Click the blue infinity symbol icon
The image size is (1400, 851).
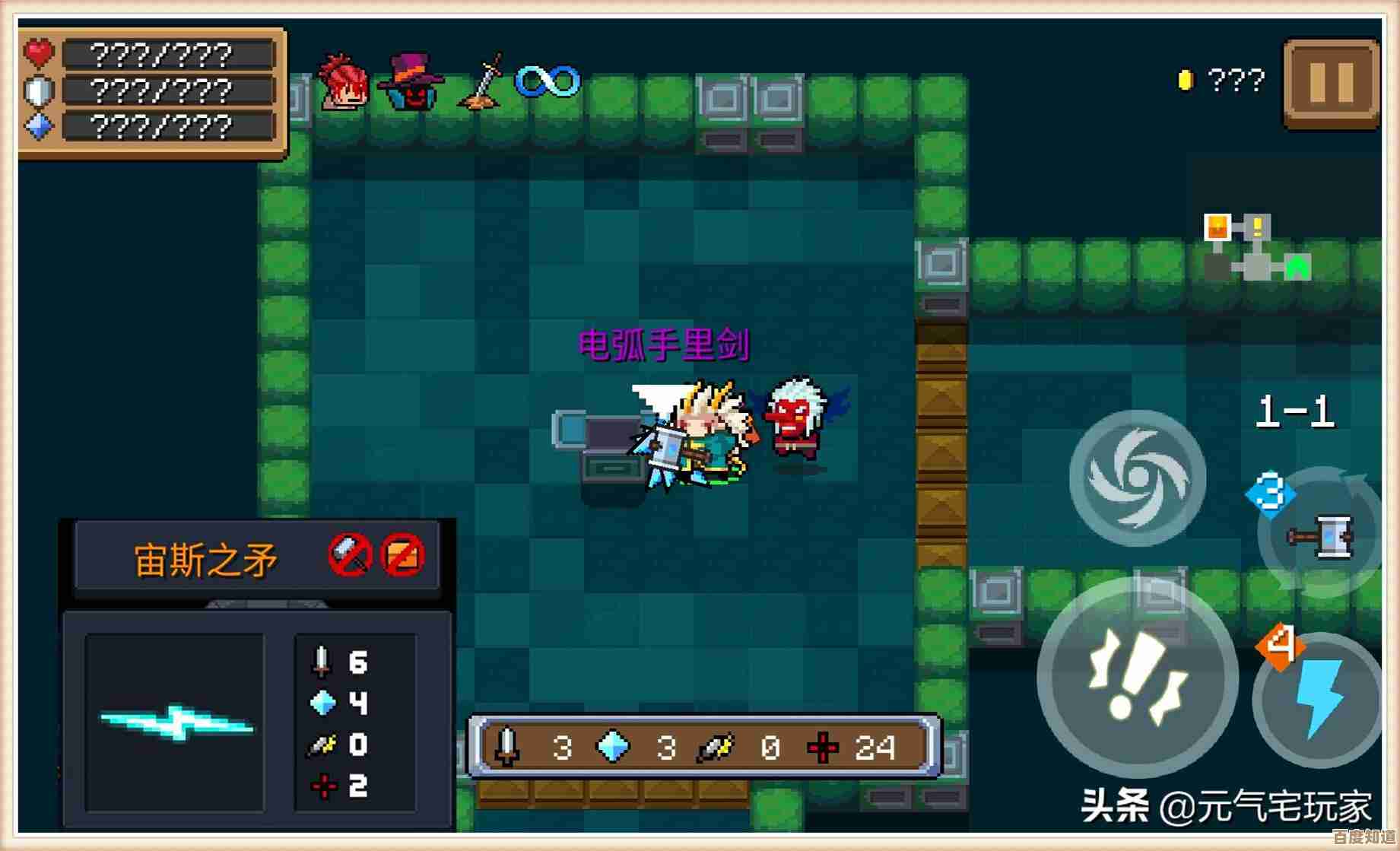[548, 81]
